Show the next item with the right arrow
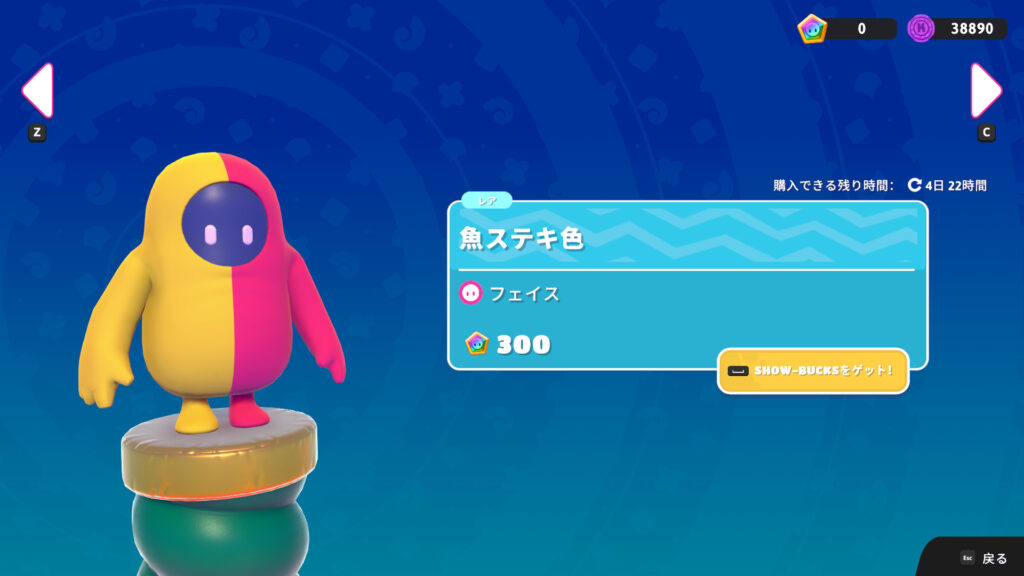The image size is (1024, 576). click(986, 91)
